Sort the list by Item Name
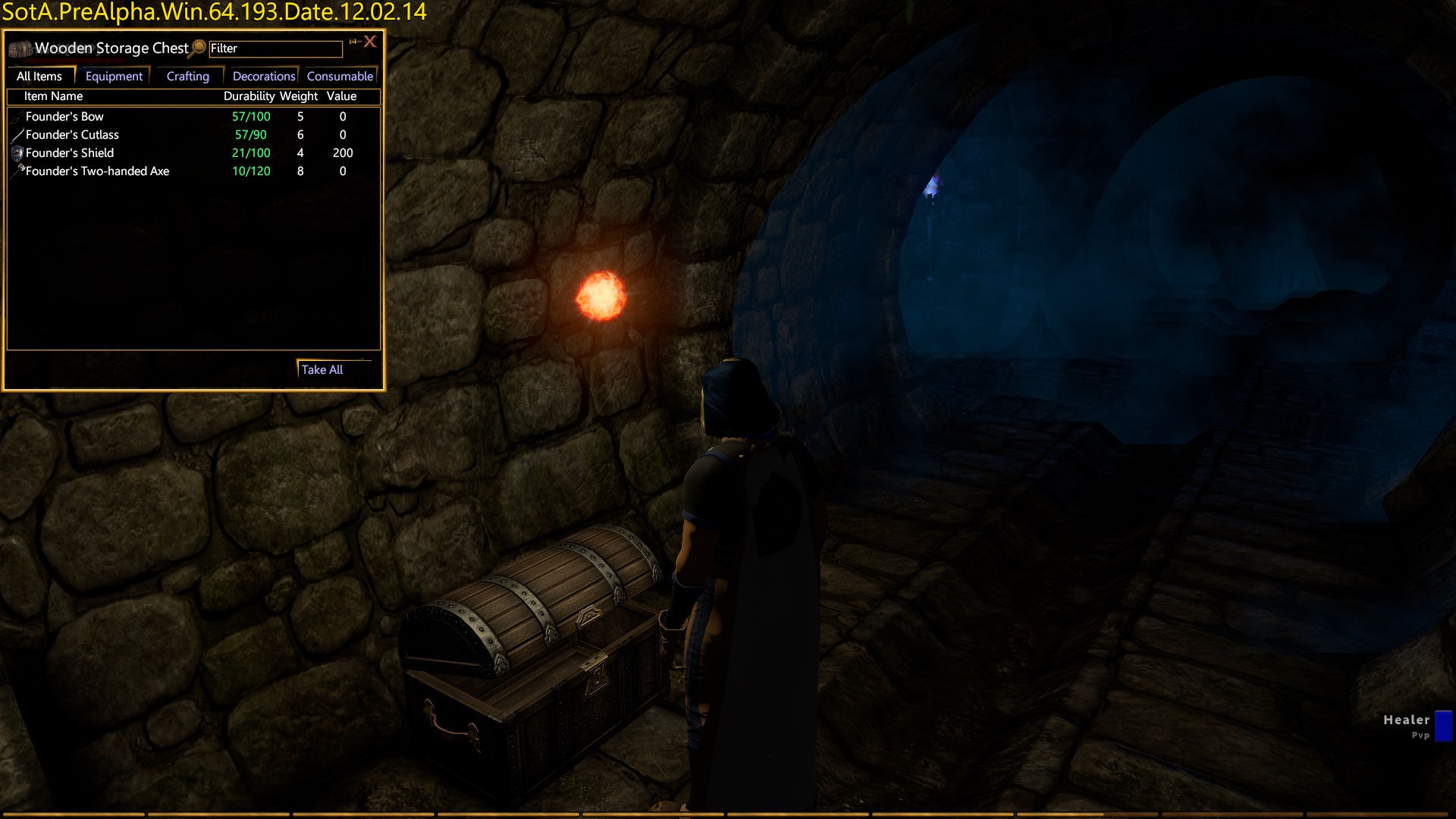Image resolution: width=1456 pixels, height=819 pixels. point(53,96)
